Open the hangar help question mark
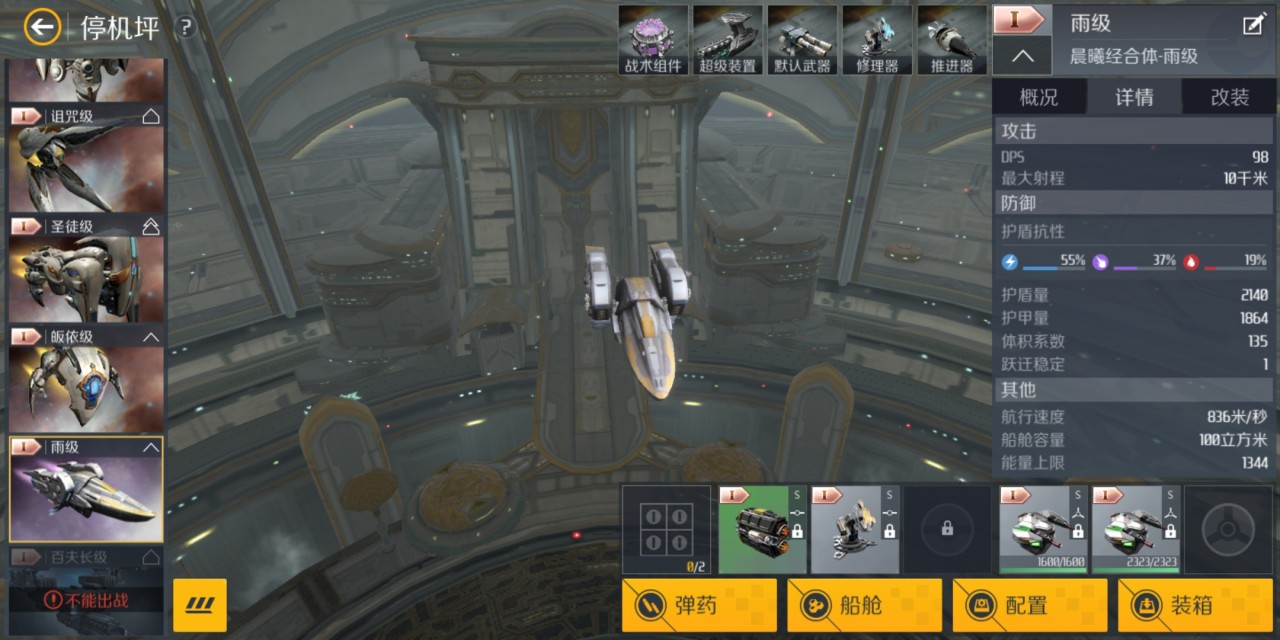This screenshot has height=640, width=1280. [x=185, y=28]
